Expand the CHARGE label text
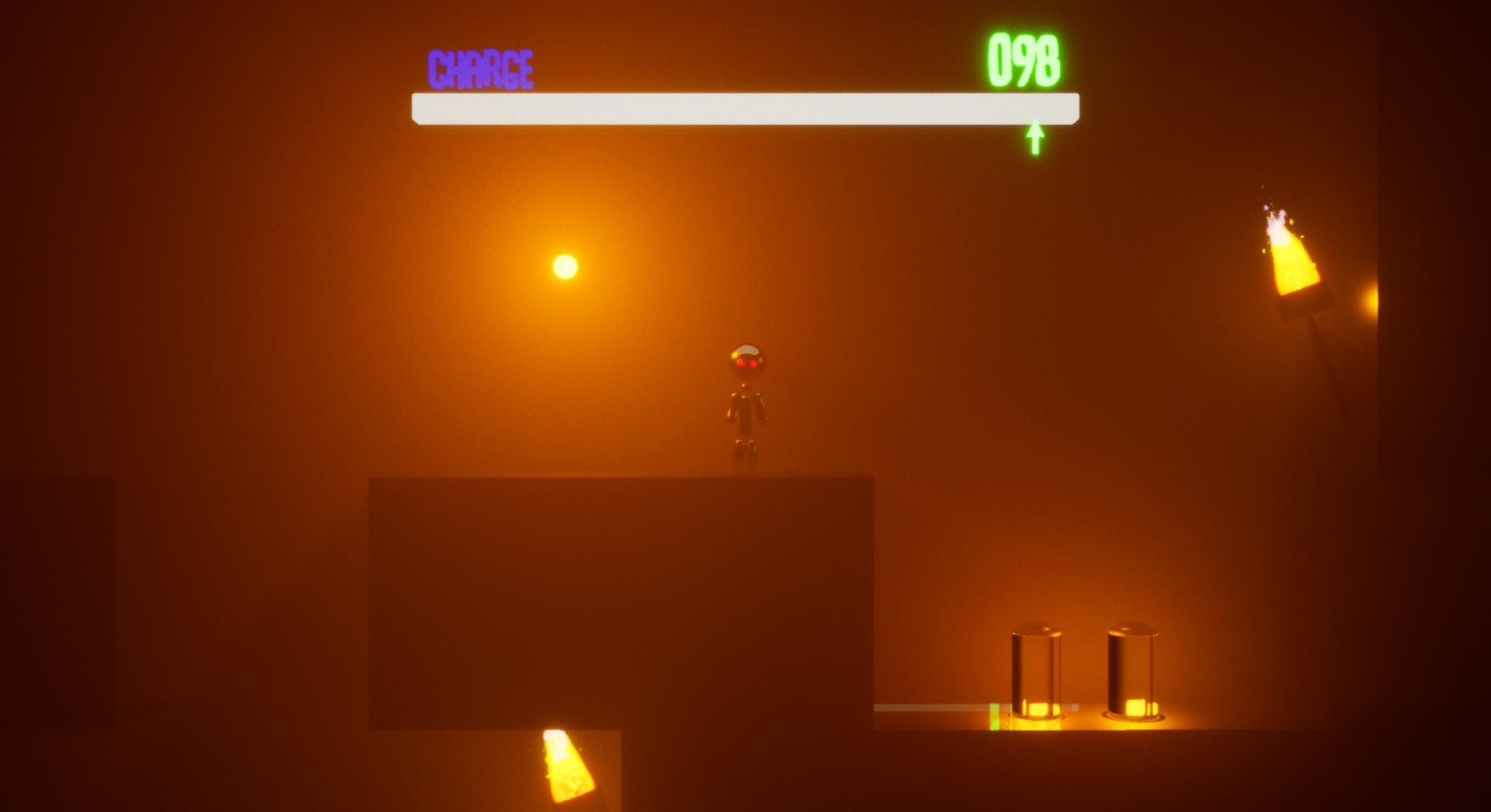Viewport: 1491px width, 812px height. tap(479, 68)
